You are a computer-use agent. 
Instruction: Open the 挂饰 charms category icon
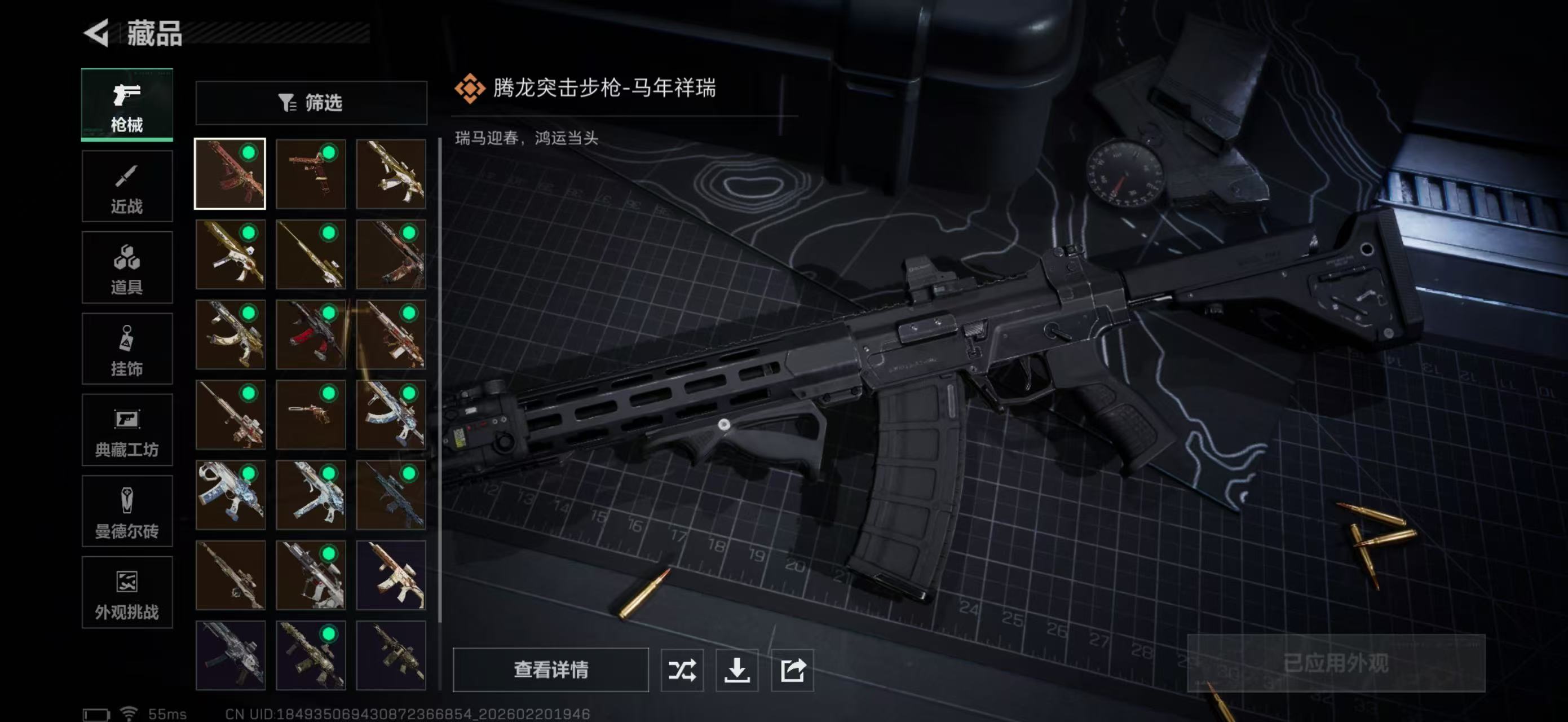pos(127,349)
